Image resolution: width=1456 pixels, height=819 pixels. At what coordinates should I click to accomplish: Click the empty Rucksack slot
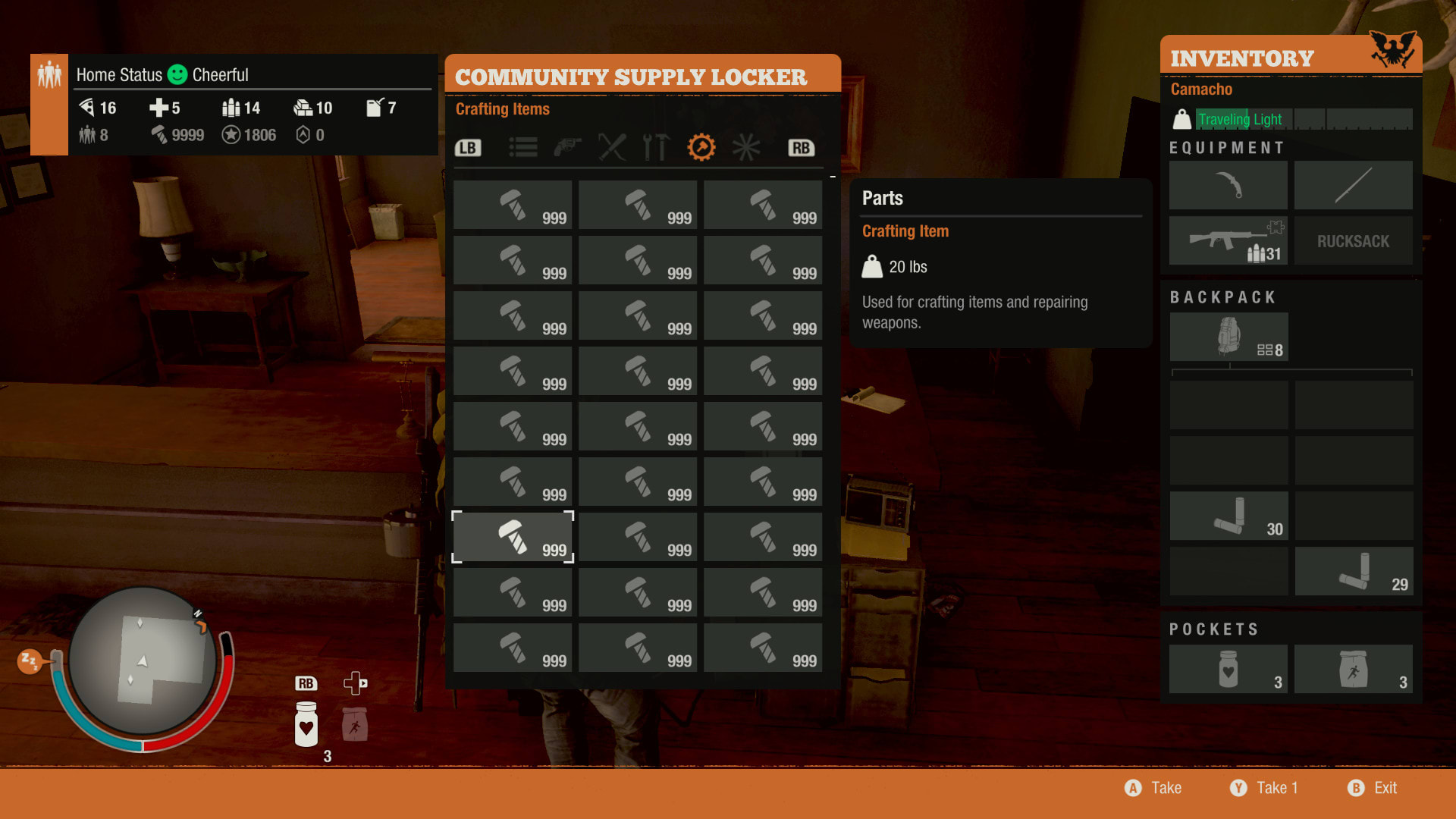pyautogui.click(x=1353, y=240)
